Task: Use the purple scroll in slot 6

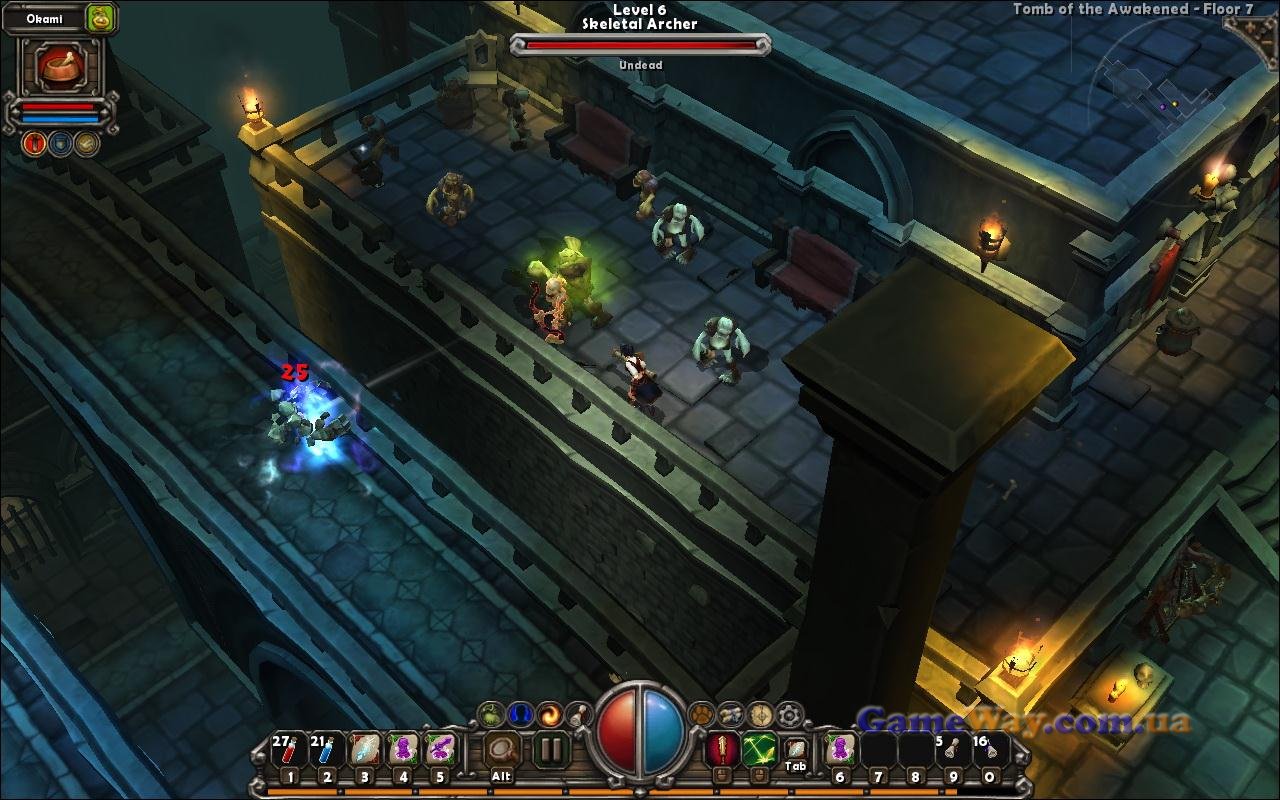Action: pyautogui.click(x=840, y=749)
